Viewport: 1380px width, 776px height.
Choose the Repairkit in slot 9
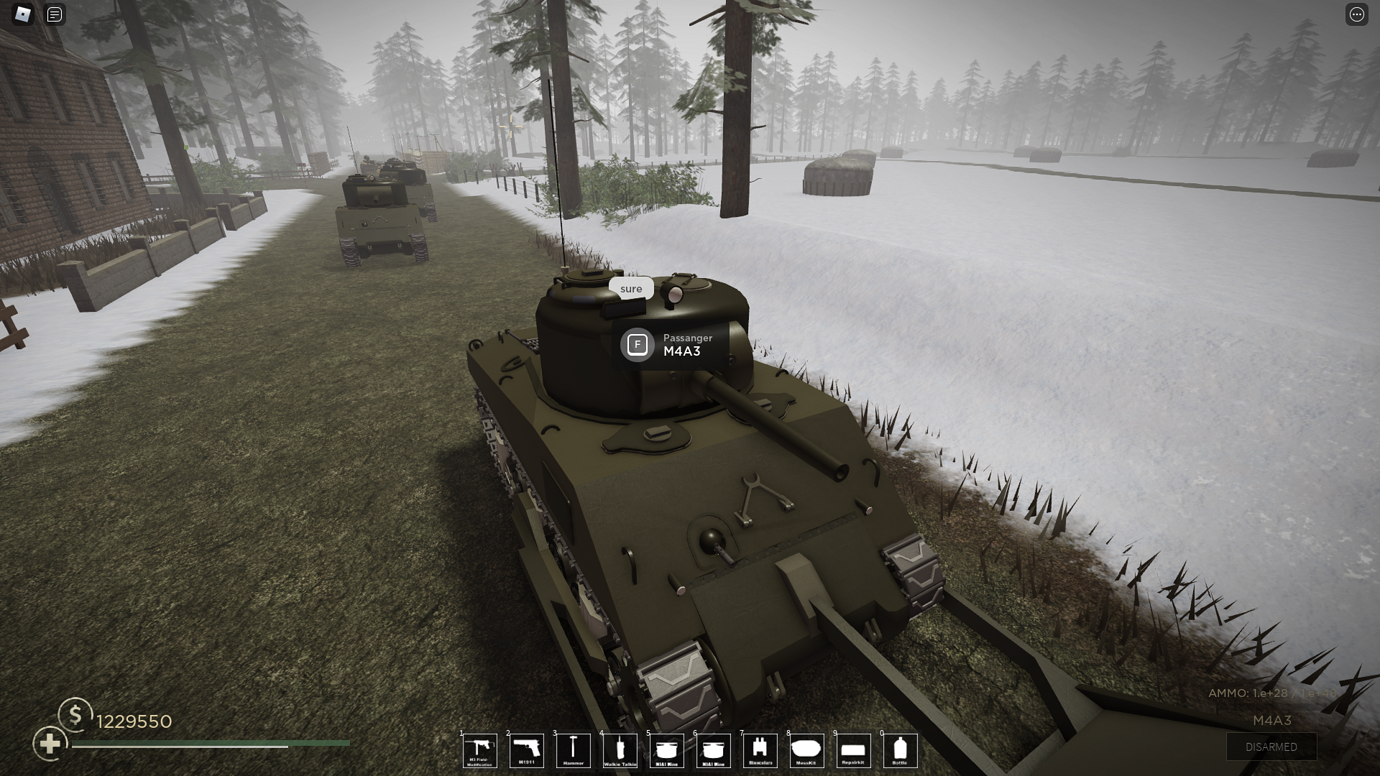point(855,750)
